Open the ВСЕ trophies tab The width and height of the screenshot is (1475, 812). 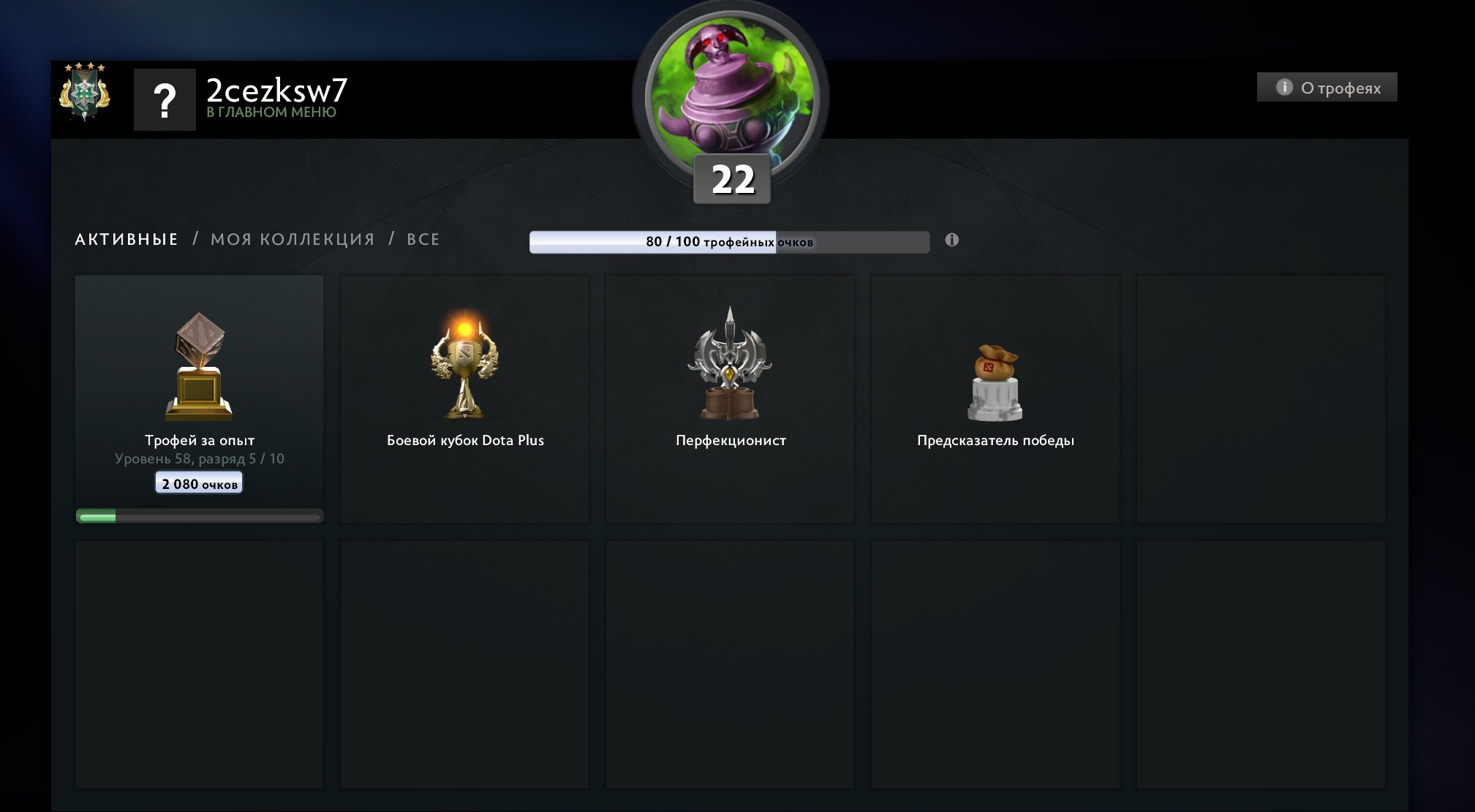tap(423, 239)
